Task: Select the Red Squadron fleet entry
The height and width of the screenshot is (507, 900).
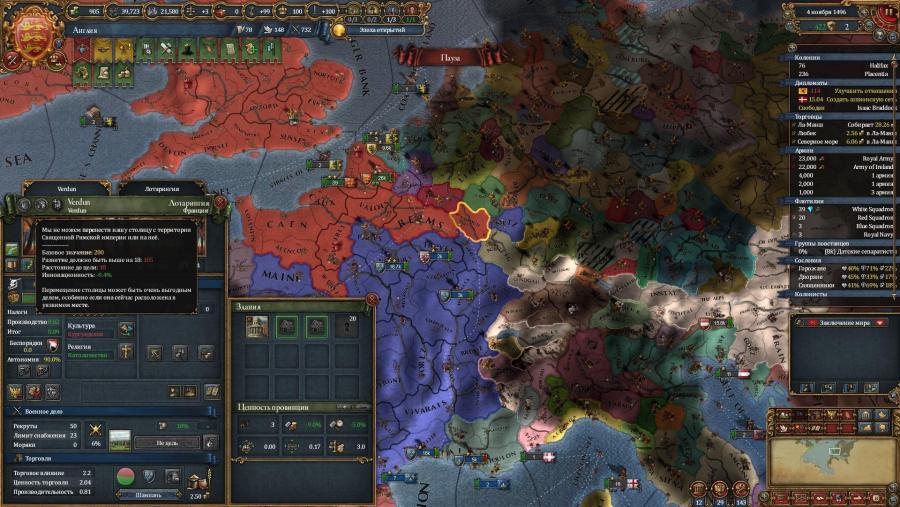Action: pyautogui.click(x=866, y=217)
